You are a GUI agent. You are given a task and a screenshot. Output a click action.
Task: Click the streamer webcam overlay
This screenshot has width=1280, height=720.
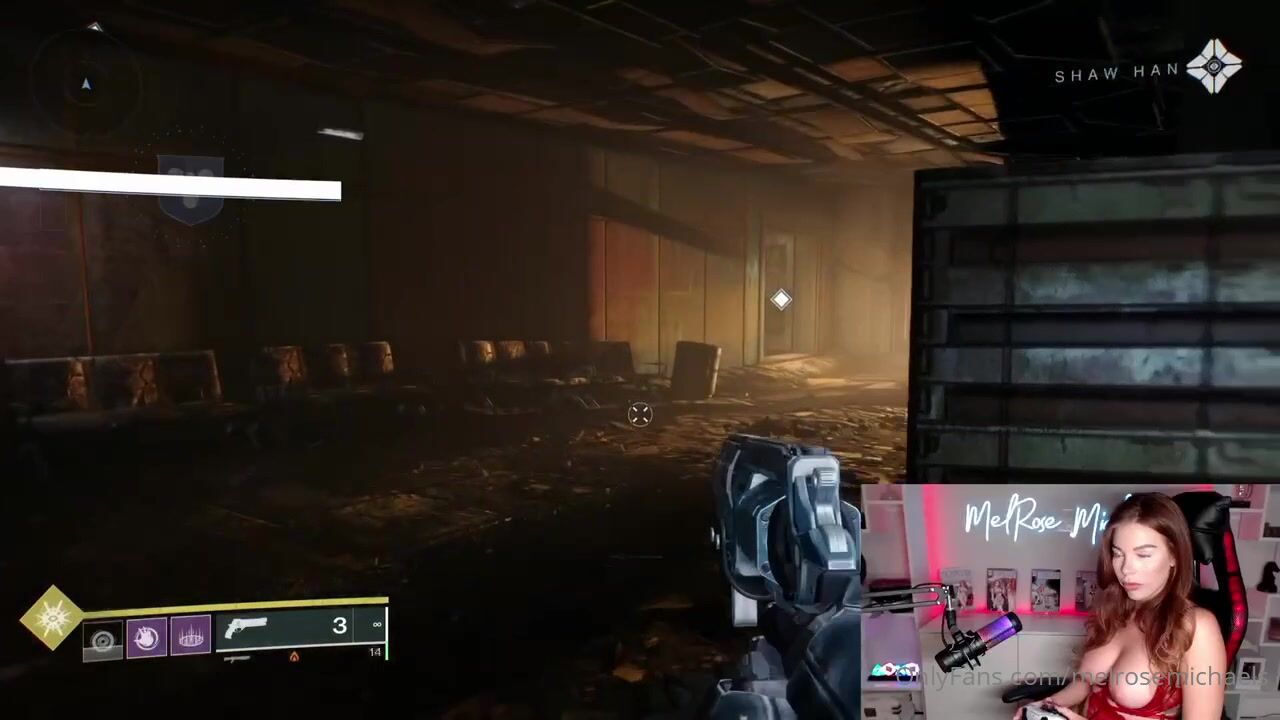pos(1070,602)
